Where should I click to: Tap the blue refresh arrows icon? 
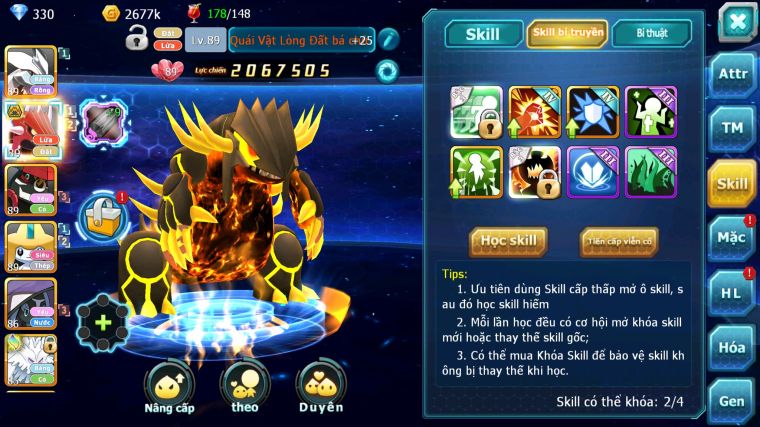pyautogui.click(x=386, y=71)
